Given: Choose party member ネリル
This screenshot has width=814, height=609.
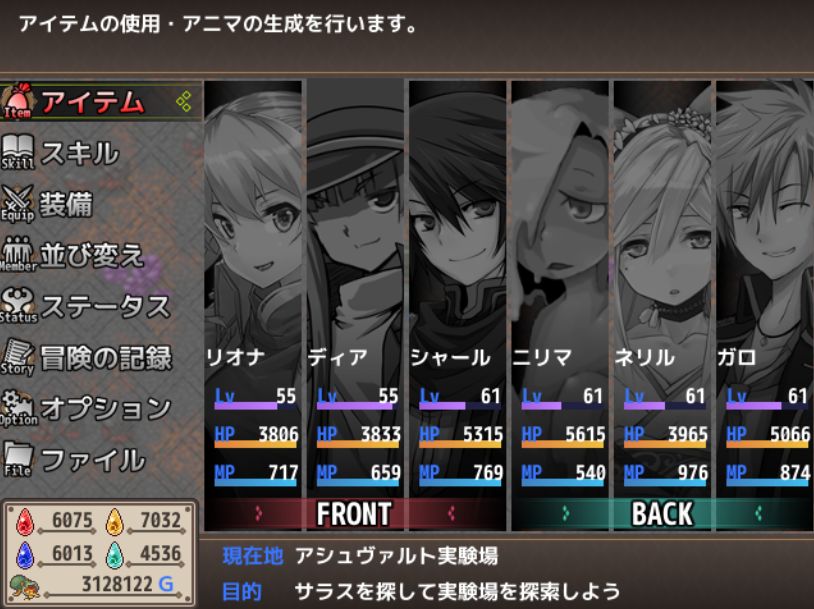Looking at the screenshot, I should (x=663, y=290).
